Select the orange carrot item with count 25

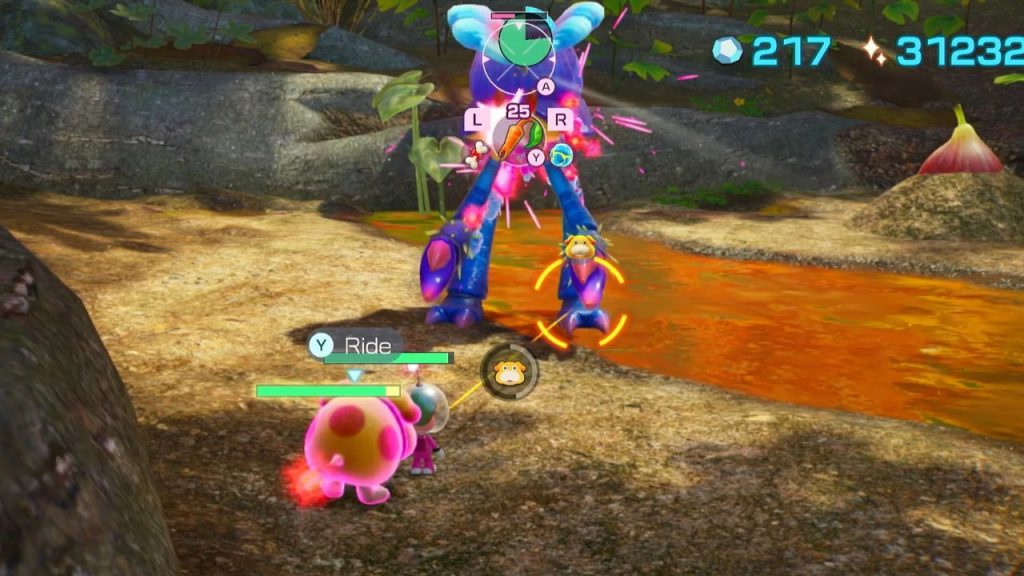pyautogui.click(x=517, y=134)
